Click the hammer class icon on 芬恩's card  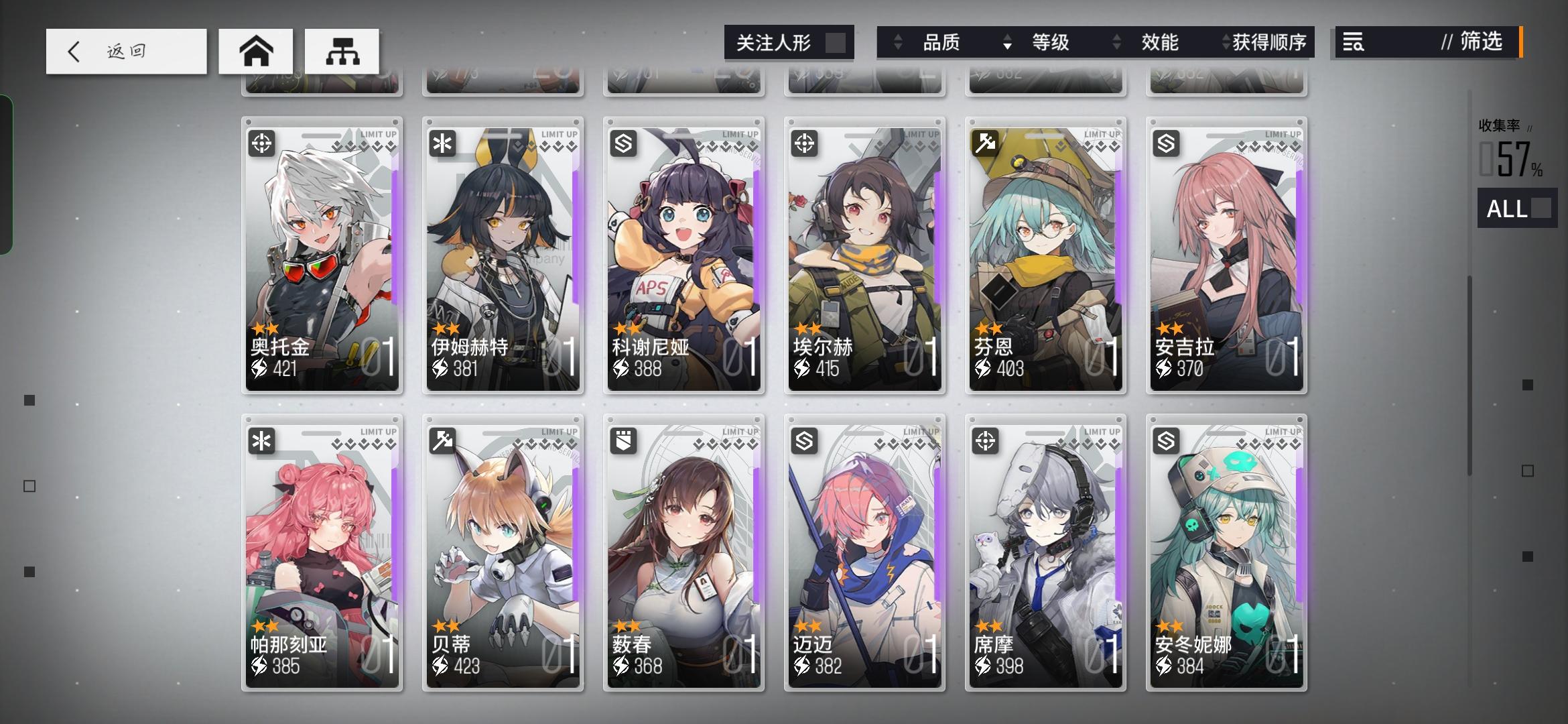click(984, 143)
